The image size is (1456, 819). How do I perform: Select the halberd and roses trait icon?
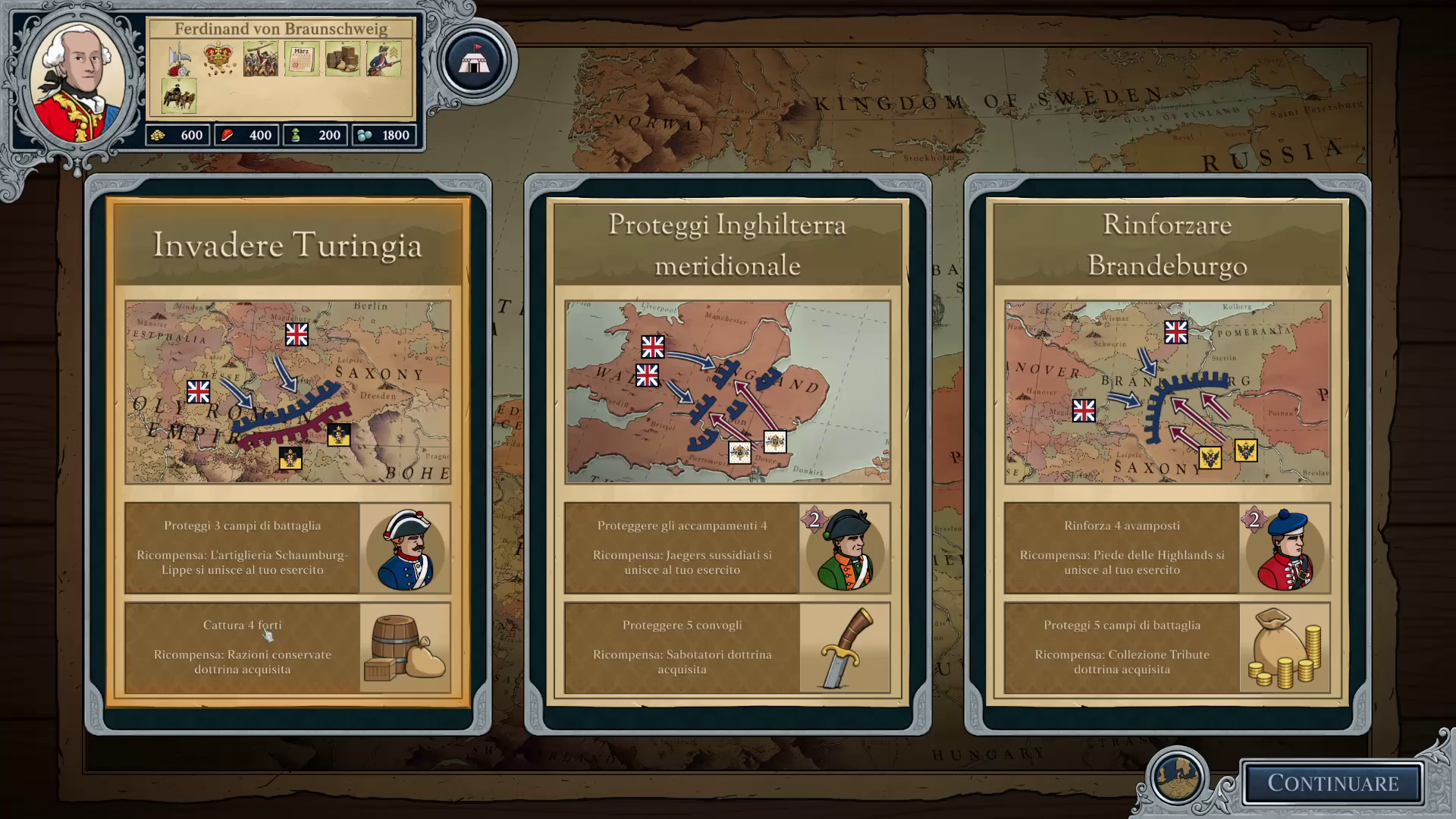pyautogui.click(x=179, y=59)
